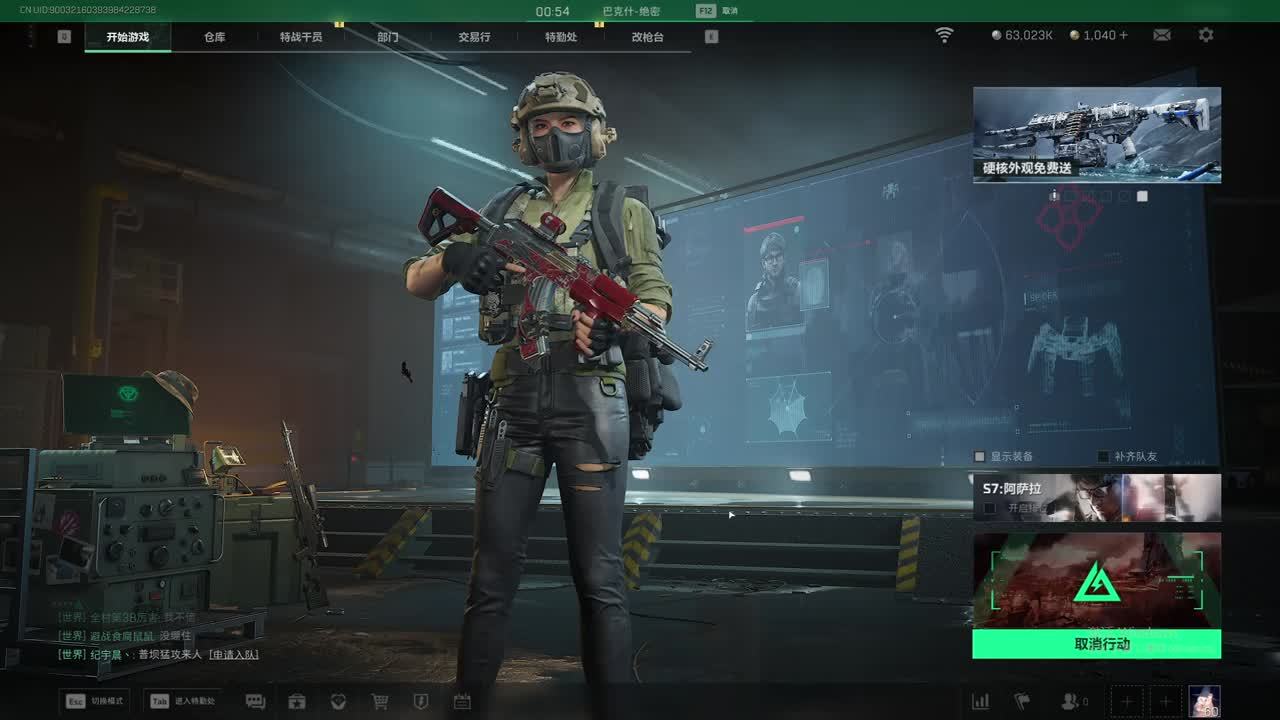Open the chat speech bubble icon
Image resolution: width=1280 pixels, height=720 pixels.
click(x=255, y=702)
